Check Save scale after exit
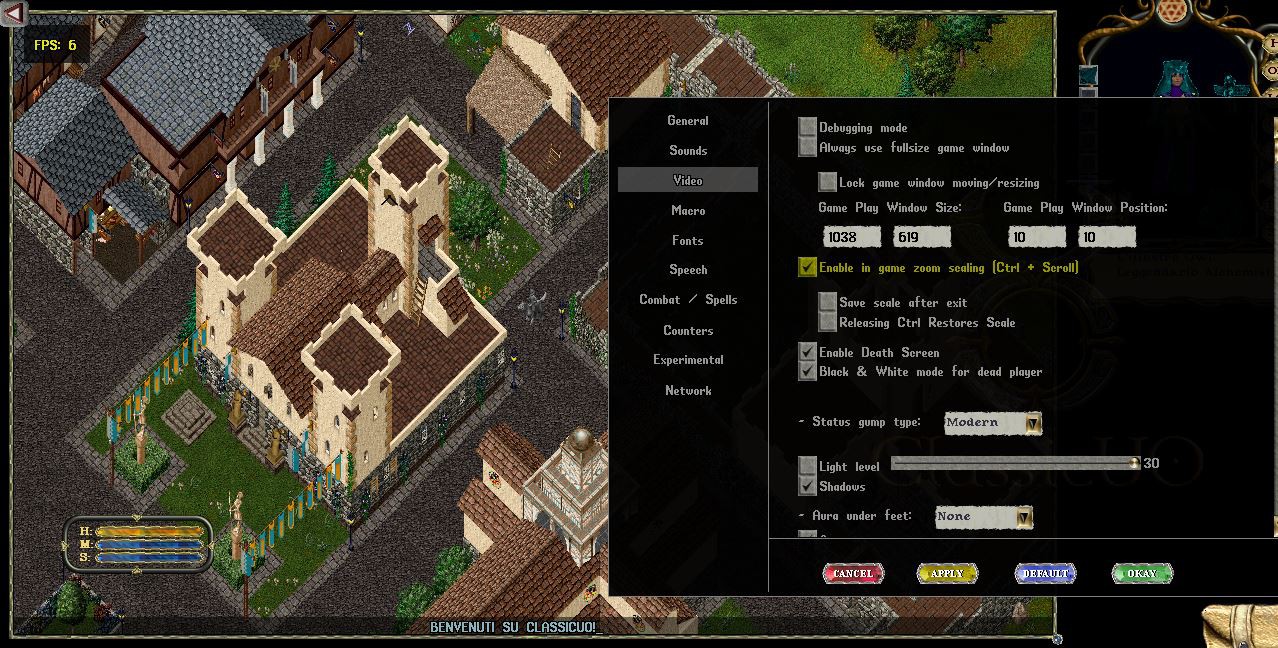Screen dimensions: 1278x648 [x=828, y=302]
